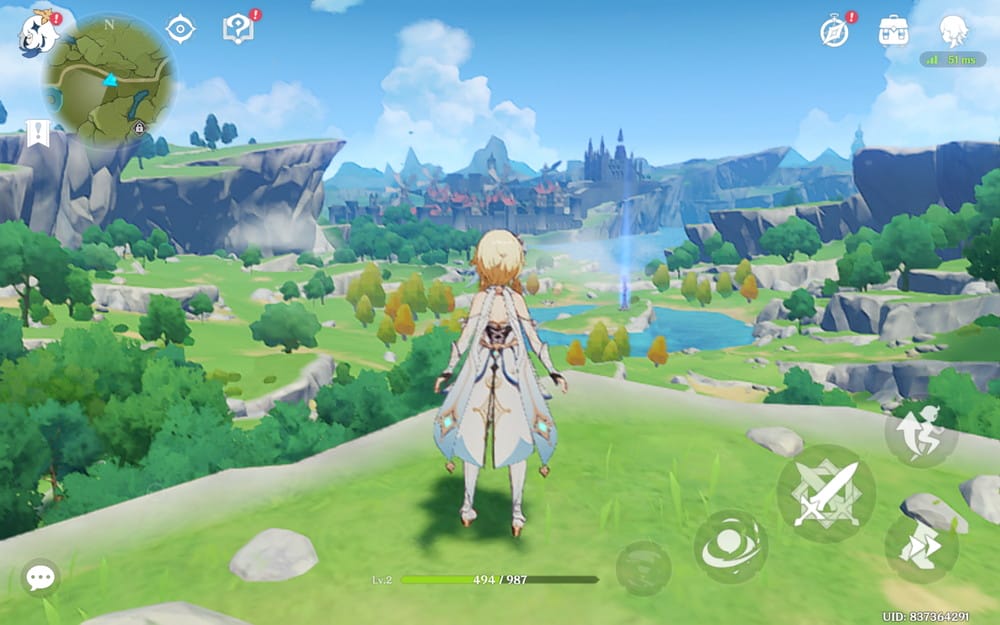This screenshot has width=1000, height=625.
Task: Tap the jump button
Action: [x=921, y=431]
